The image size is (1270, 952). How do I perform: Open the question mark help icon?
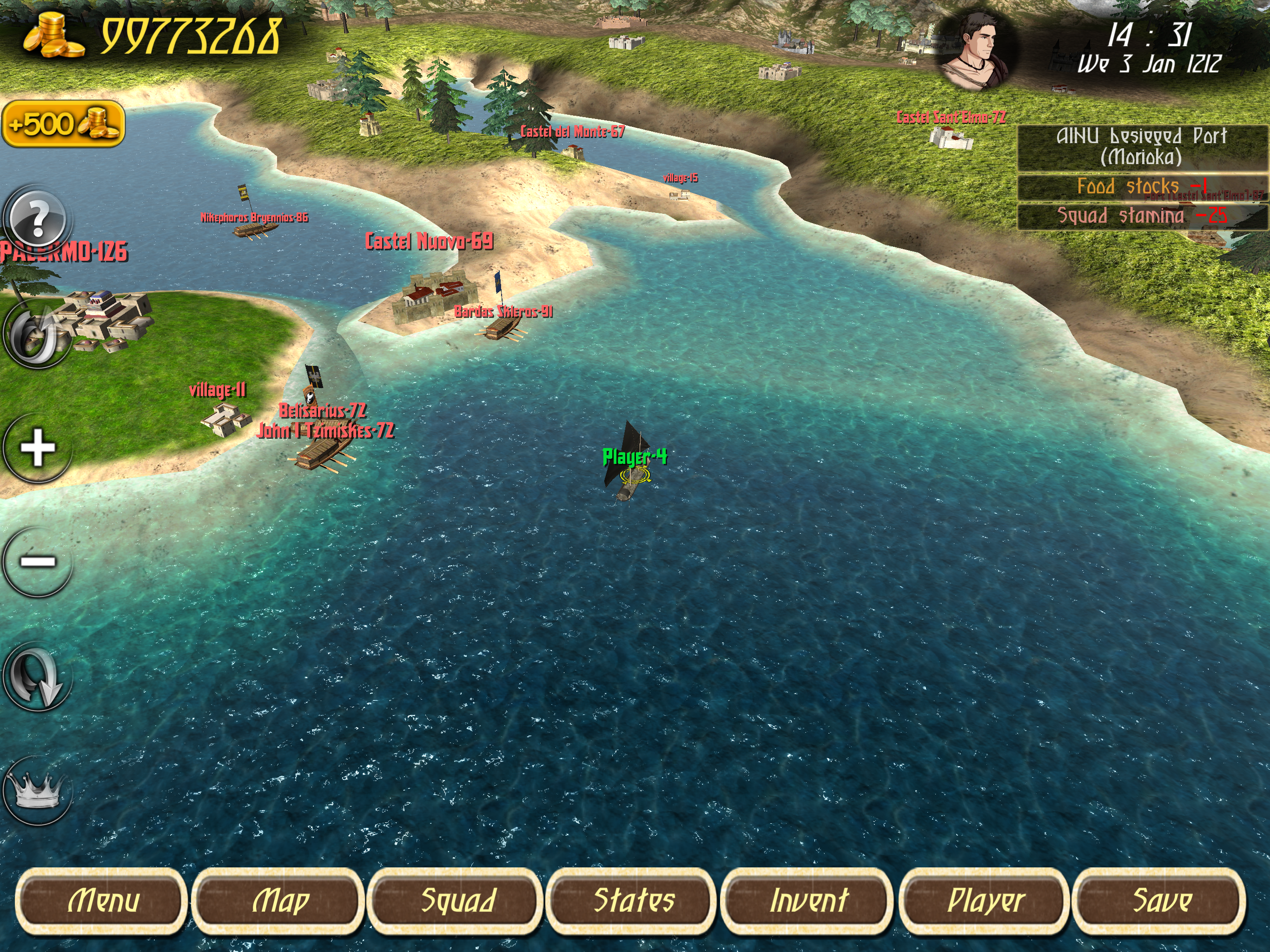(x=38, y=219)
